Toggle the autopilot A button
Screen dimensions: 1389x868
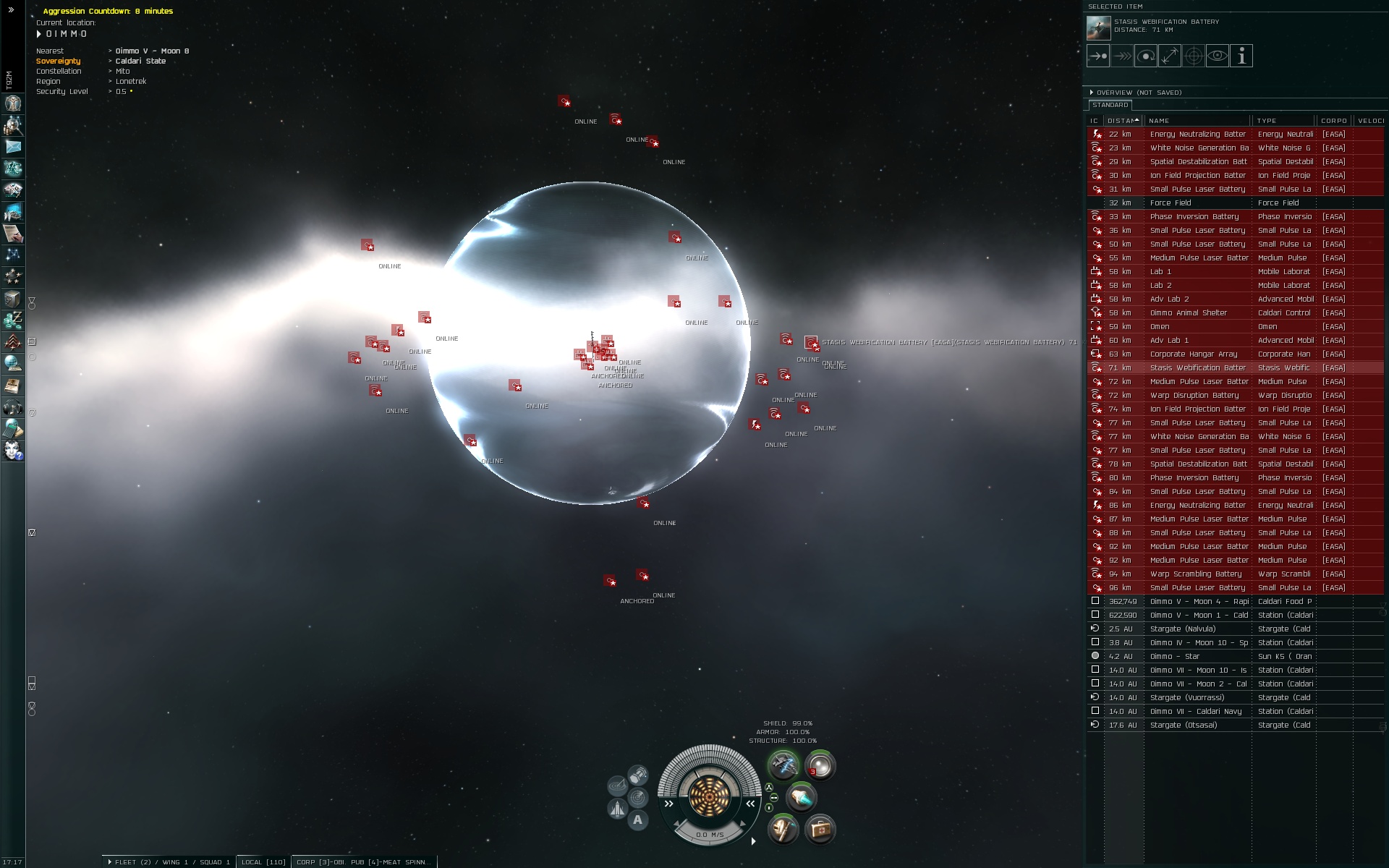(x=637, y=820)
